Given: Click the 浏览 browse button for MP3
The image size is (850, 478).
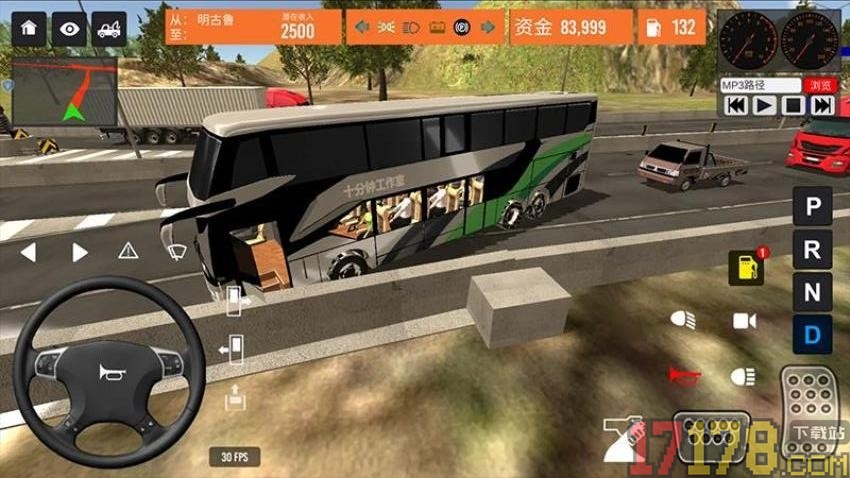Looking at the screenshot, I should coord(820,86).
